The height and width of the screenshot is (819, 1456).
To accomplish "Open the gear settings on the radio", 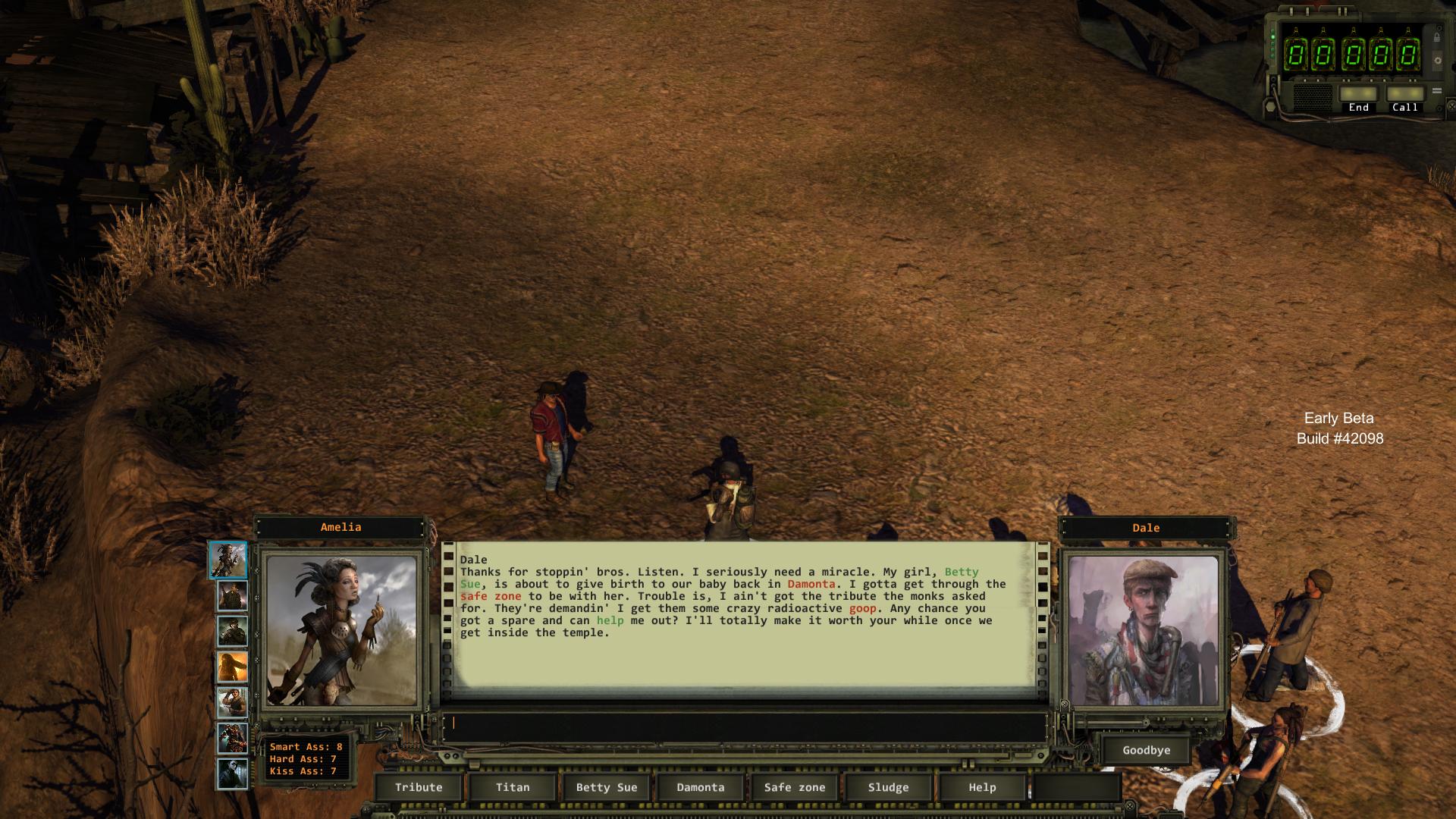I will click(1436, 61).
